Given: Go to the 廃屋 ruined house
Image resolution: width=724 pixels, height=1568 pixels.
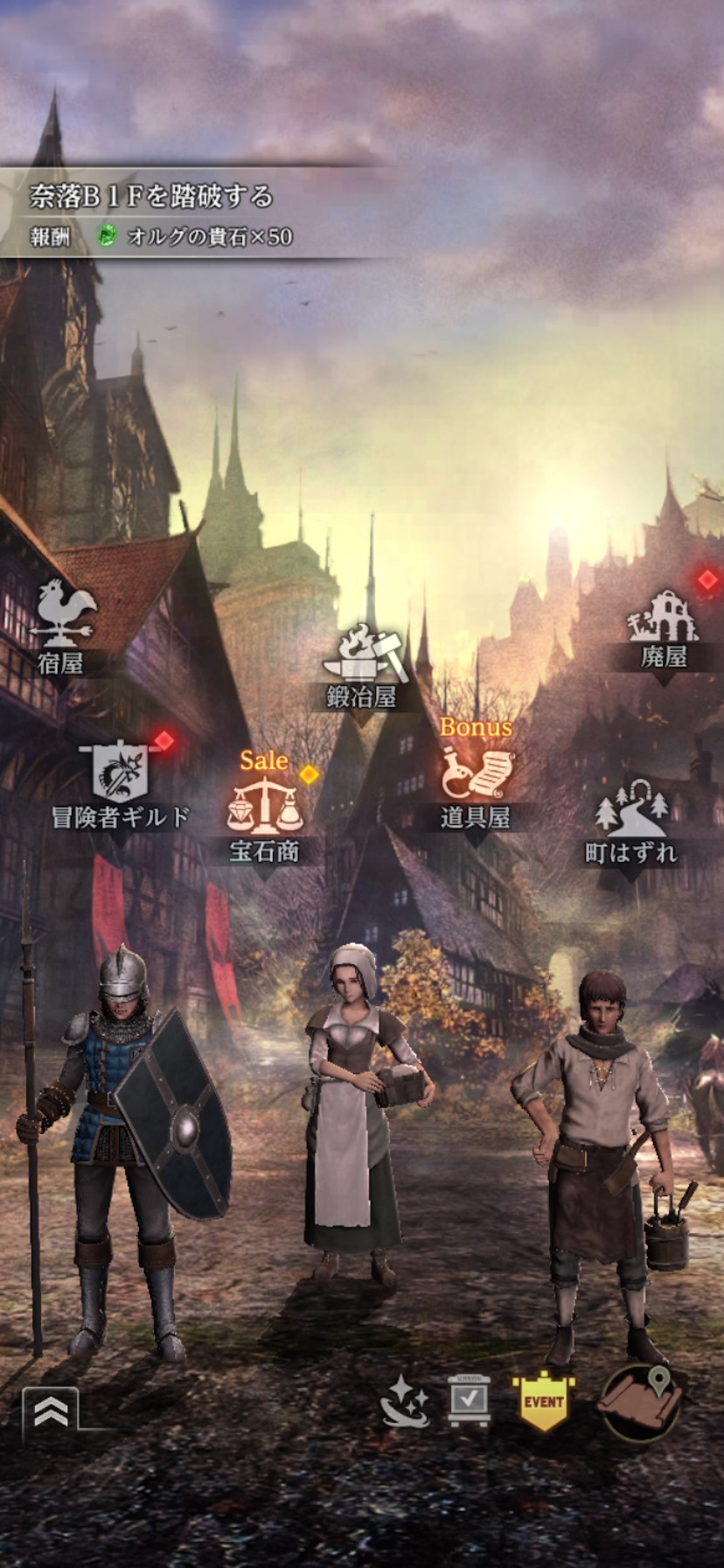Looking at the screenshot, I should (663, 630).
